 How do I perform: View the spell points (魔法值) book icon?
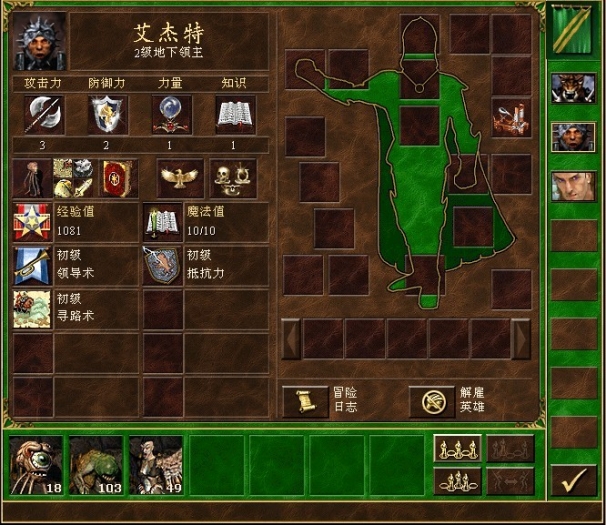(x=161, y=222)
